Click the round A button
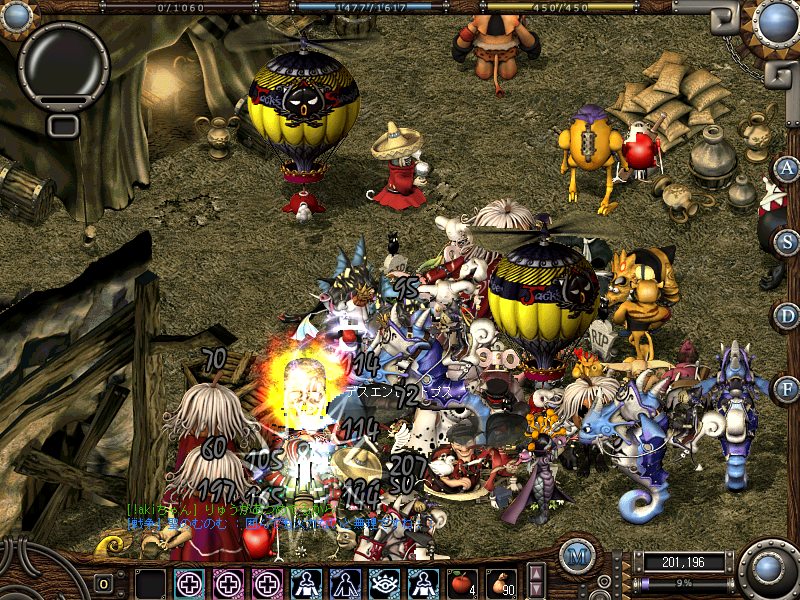Screen dimensions: 800x600 tap(787, 168)
